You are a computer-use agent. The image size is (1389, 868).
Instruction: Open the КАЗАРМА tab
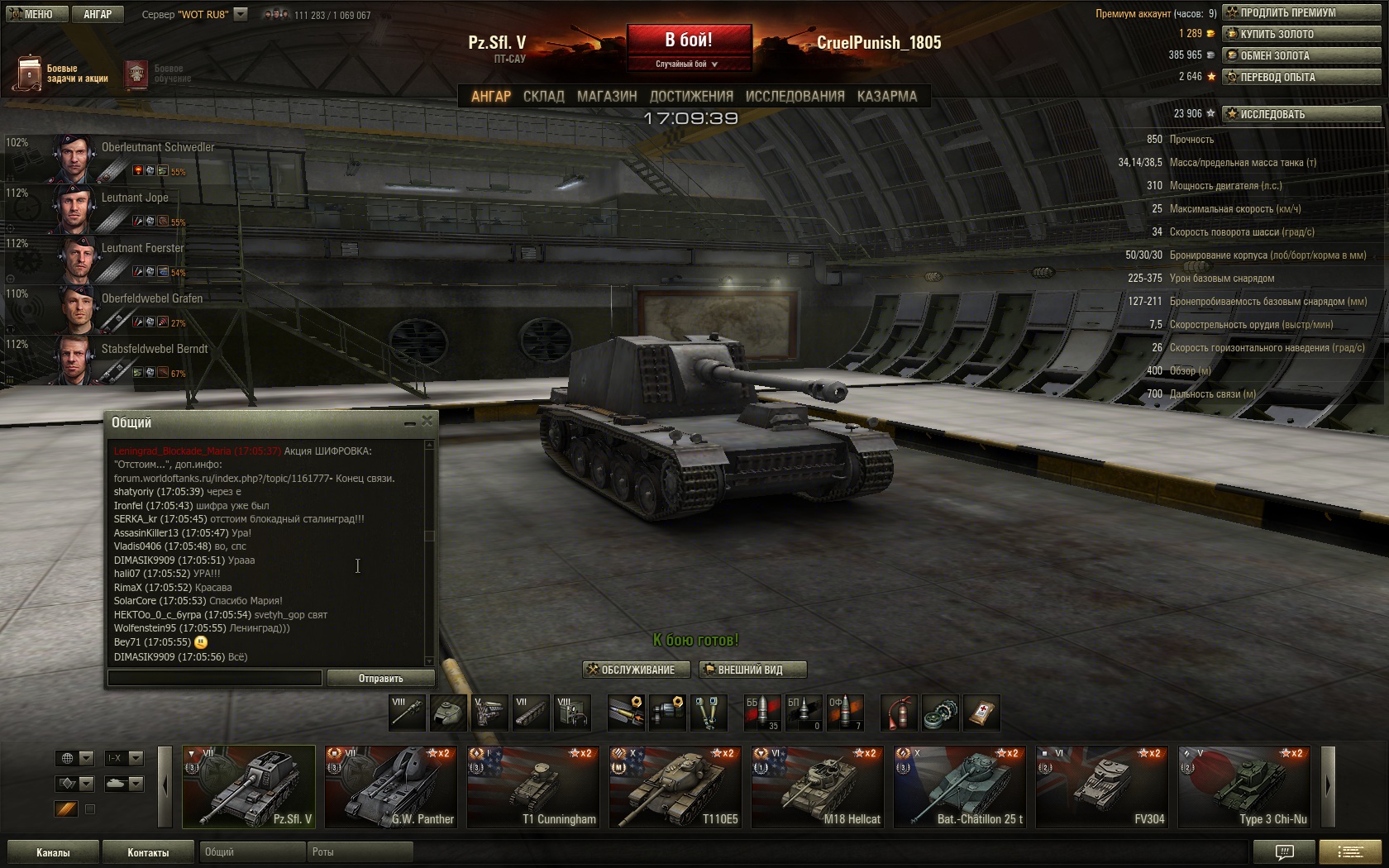[886, 97]
